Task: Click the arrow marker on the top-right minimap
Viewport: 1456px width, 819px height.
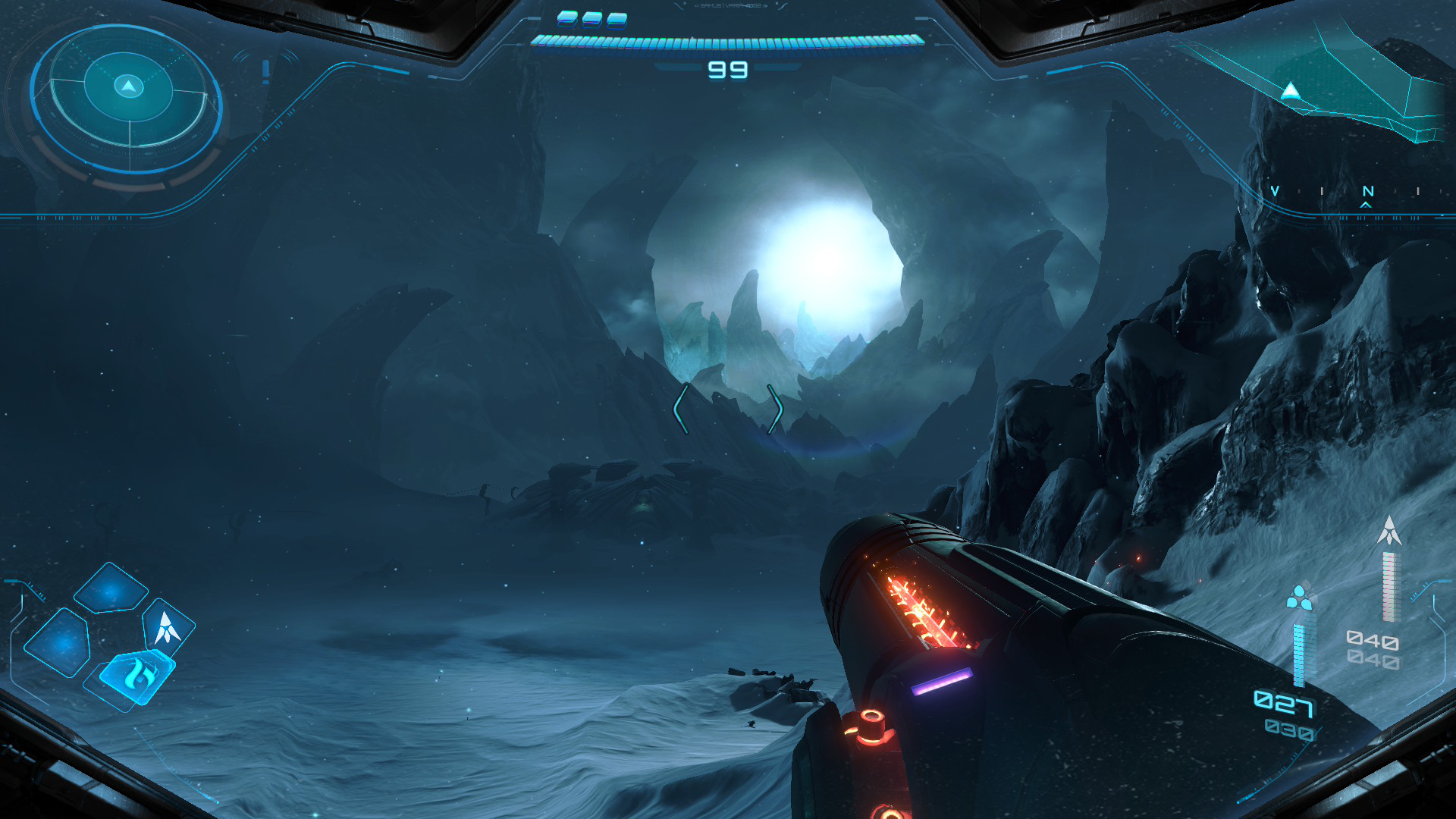Action: 1289,91
